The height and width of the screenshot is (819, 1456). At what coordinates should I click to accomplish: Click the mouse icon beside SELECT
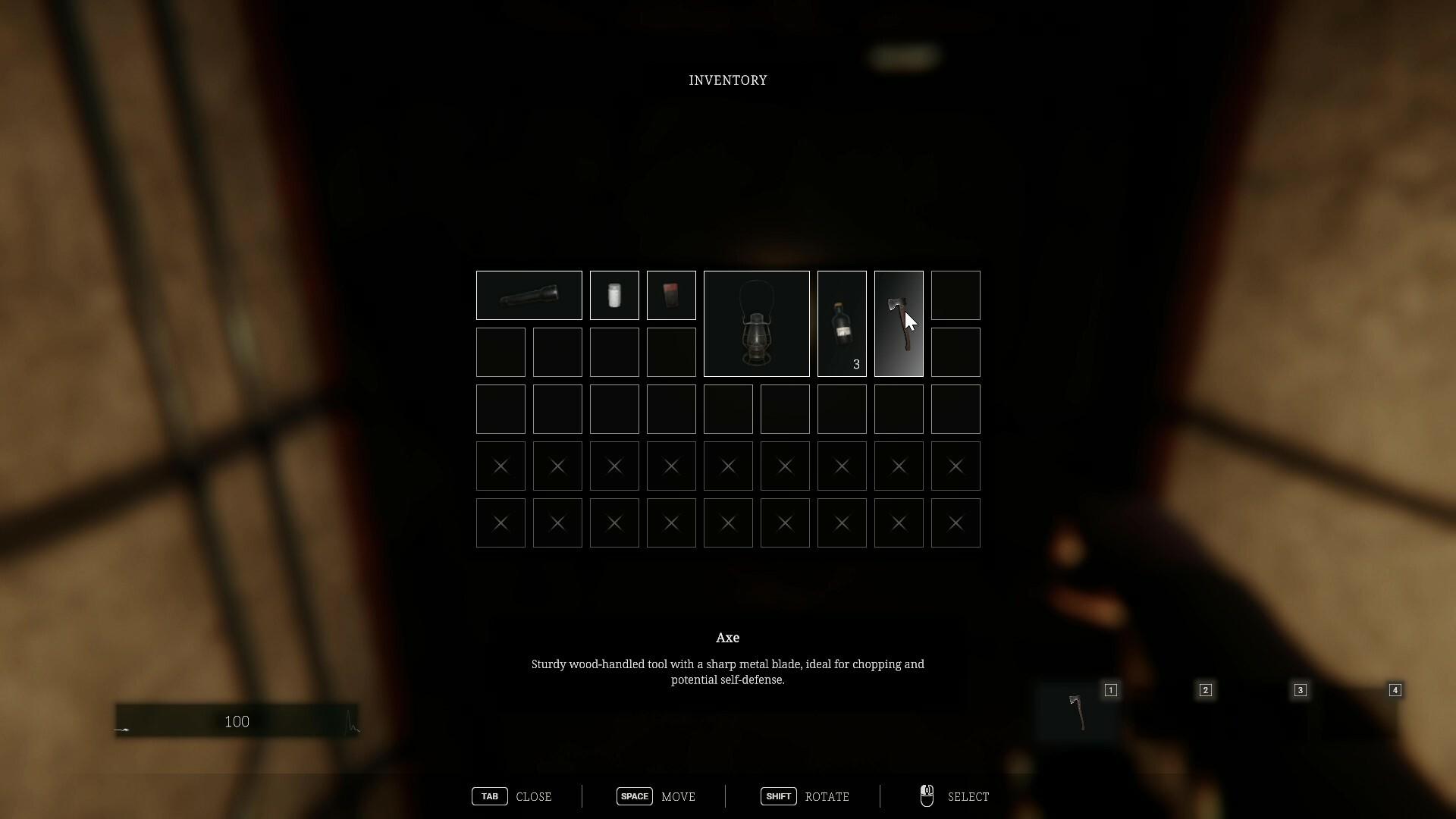(927, 795)
